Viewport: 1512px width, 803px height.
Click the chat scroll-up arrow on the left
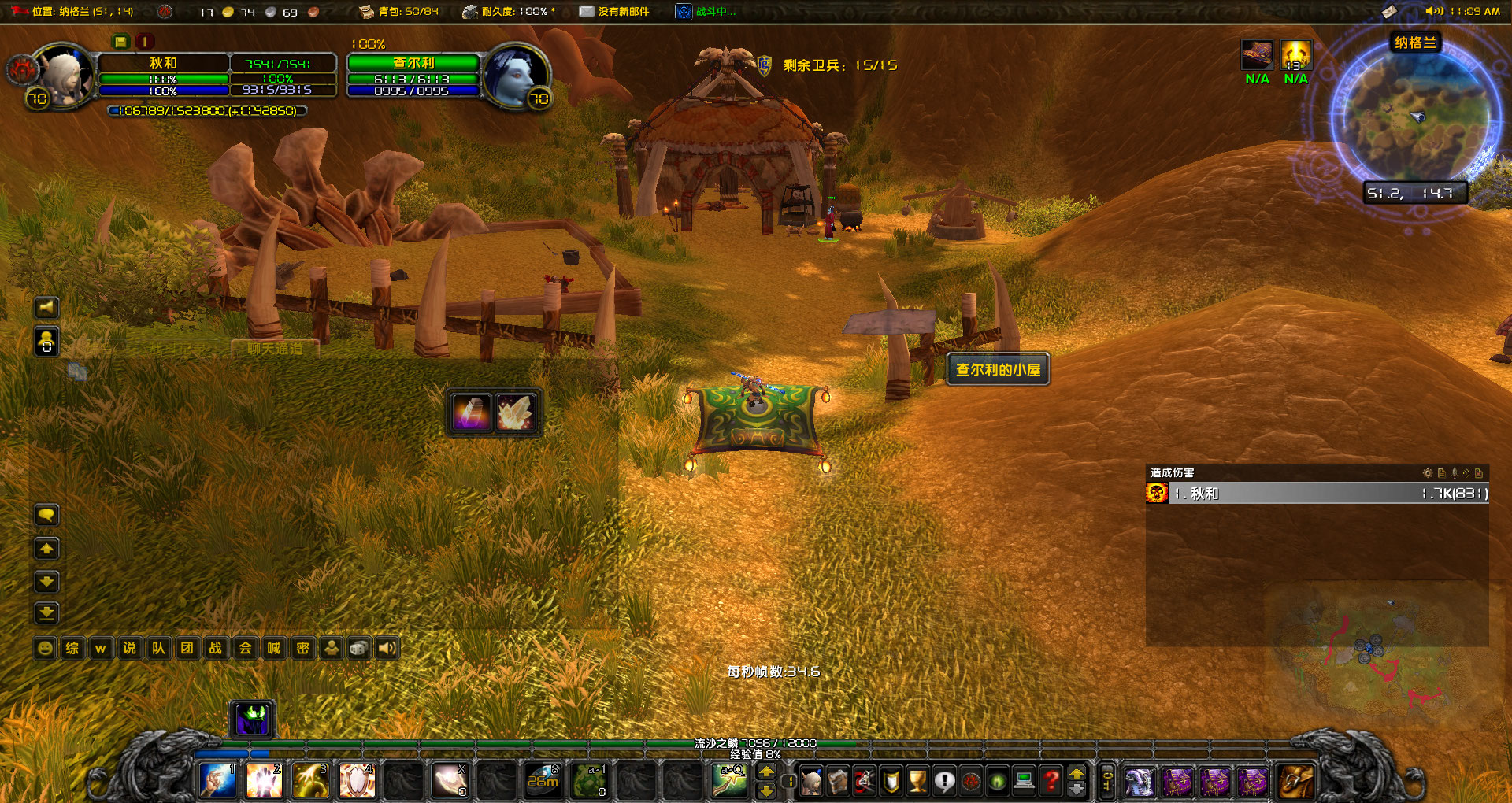(46, 549)
